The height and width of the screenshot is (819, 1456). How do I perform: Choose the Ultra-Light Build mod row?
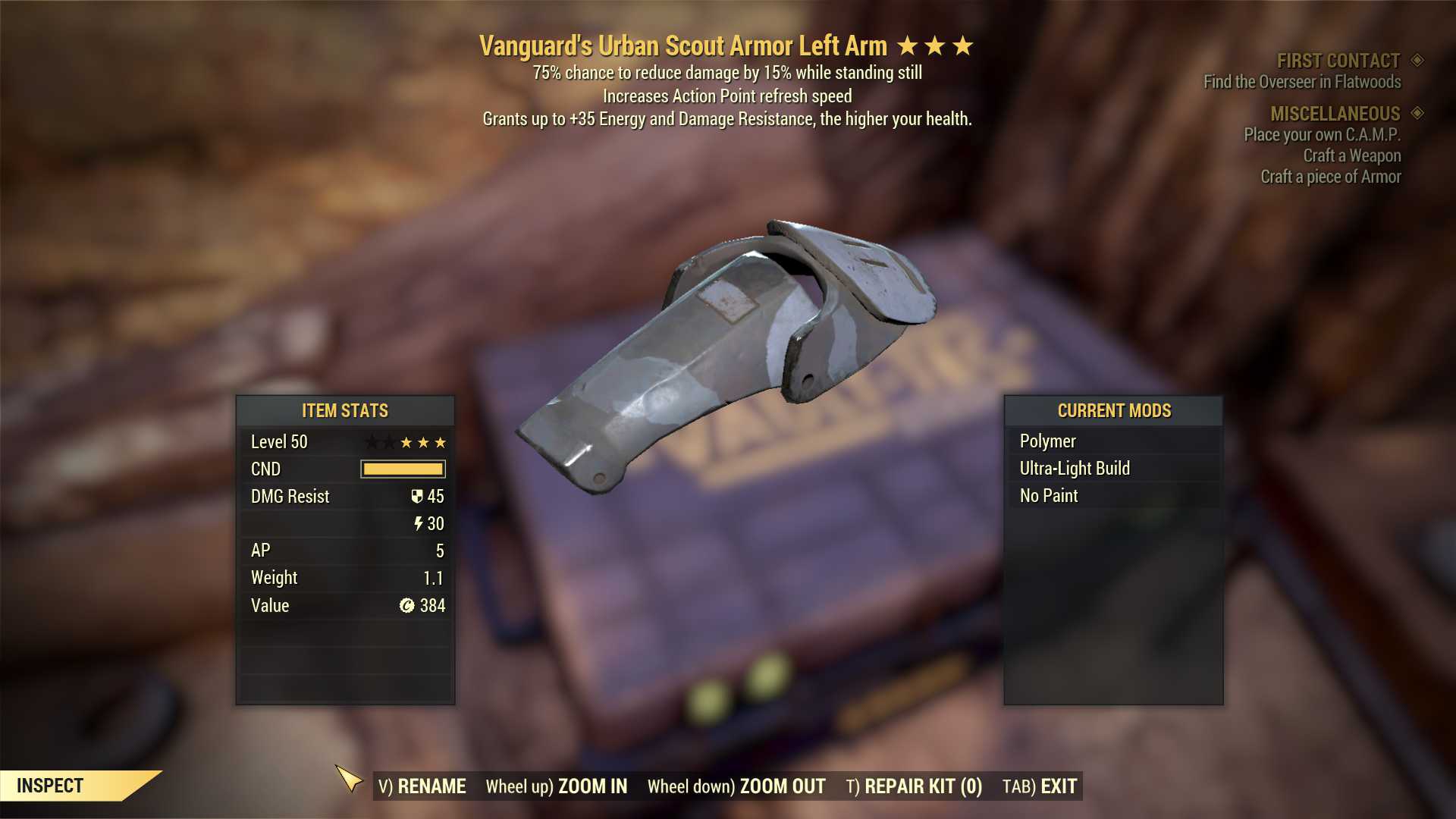point(1075,469)
